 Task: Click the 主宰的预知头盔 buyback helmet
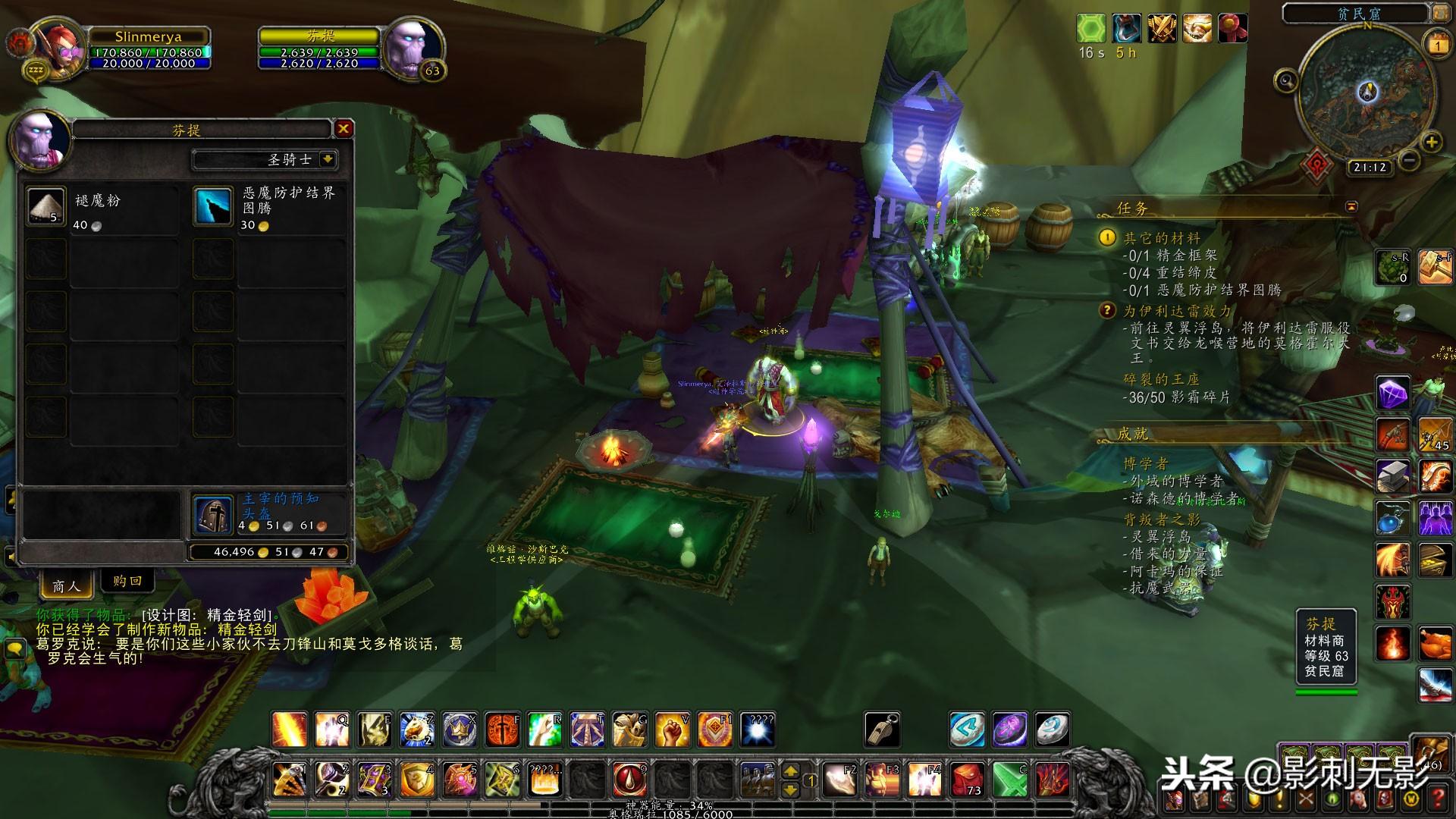tap(212, 514)
